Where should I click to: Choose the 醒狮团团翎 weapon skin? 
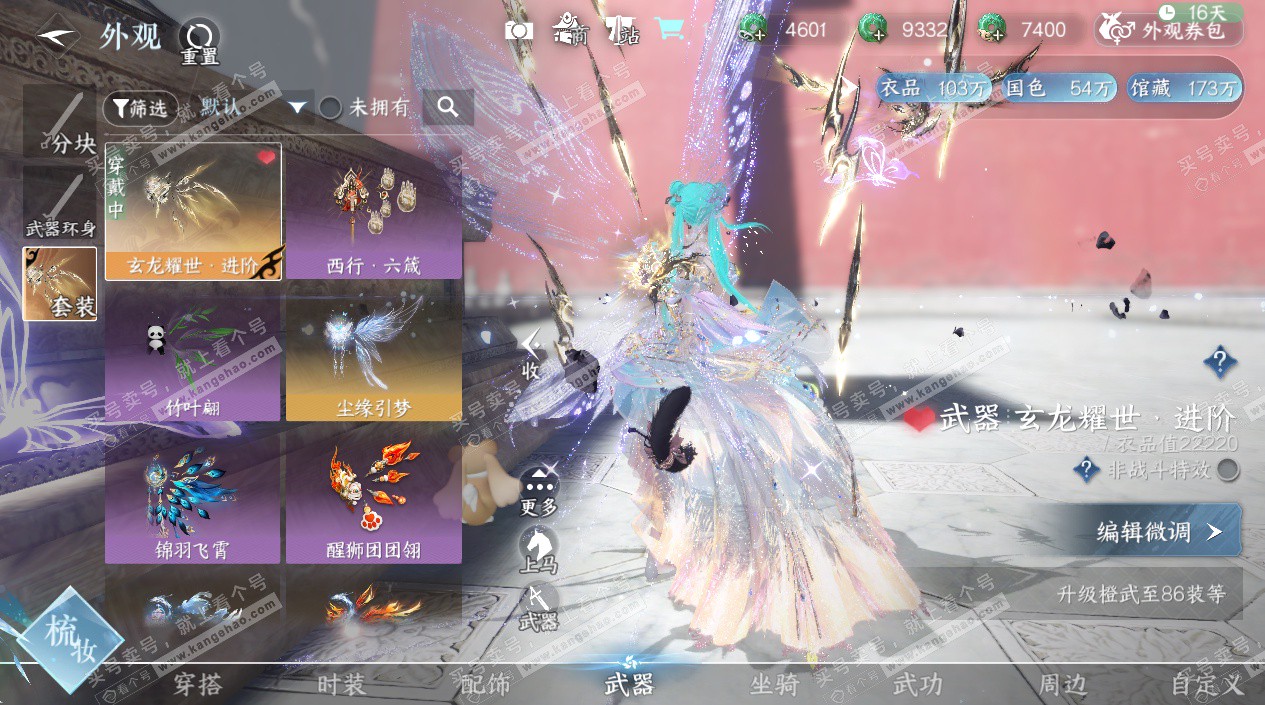click(373, 497)
